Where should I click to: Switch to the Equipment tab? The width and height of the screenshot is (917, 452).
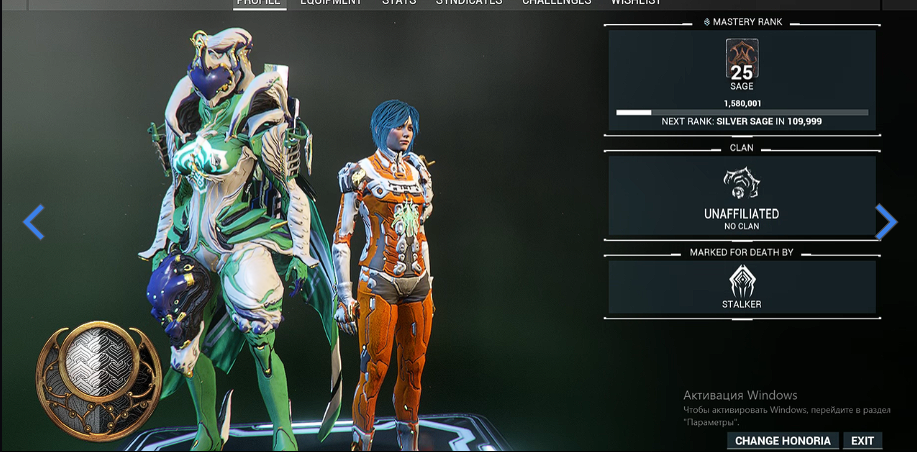click(x=332, y=3)
